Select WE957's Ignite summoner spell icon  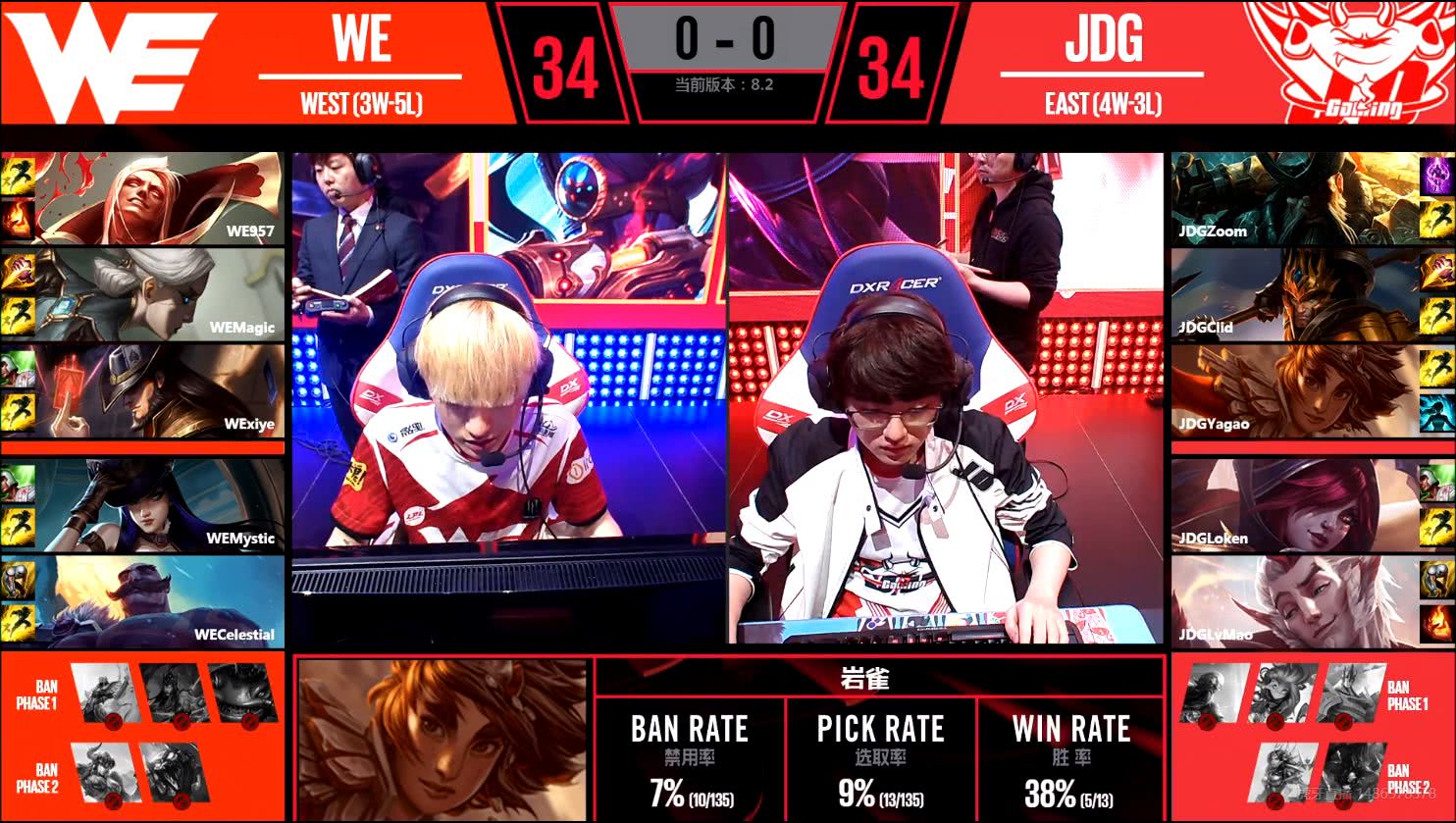[x=18, y=219]
